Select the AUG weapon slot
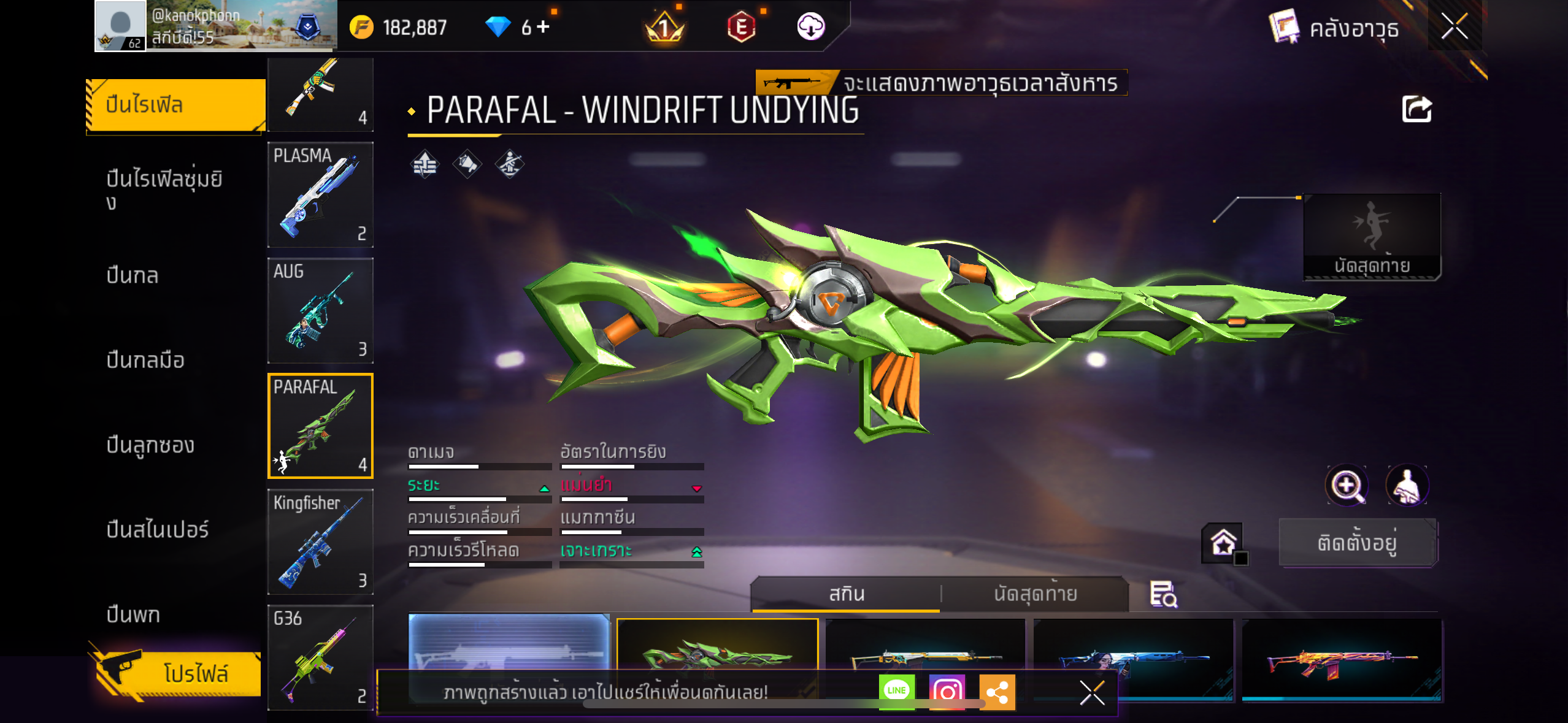Image resolution: width=1568 pixels, height=723 pixels. click(x=320, y=310)
